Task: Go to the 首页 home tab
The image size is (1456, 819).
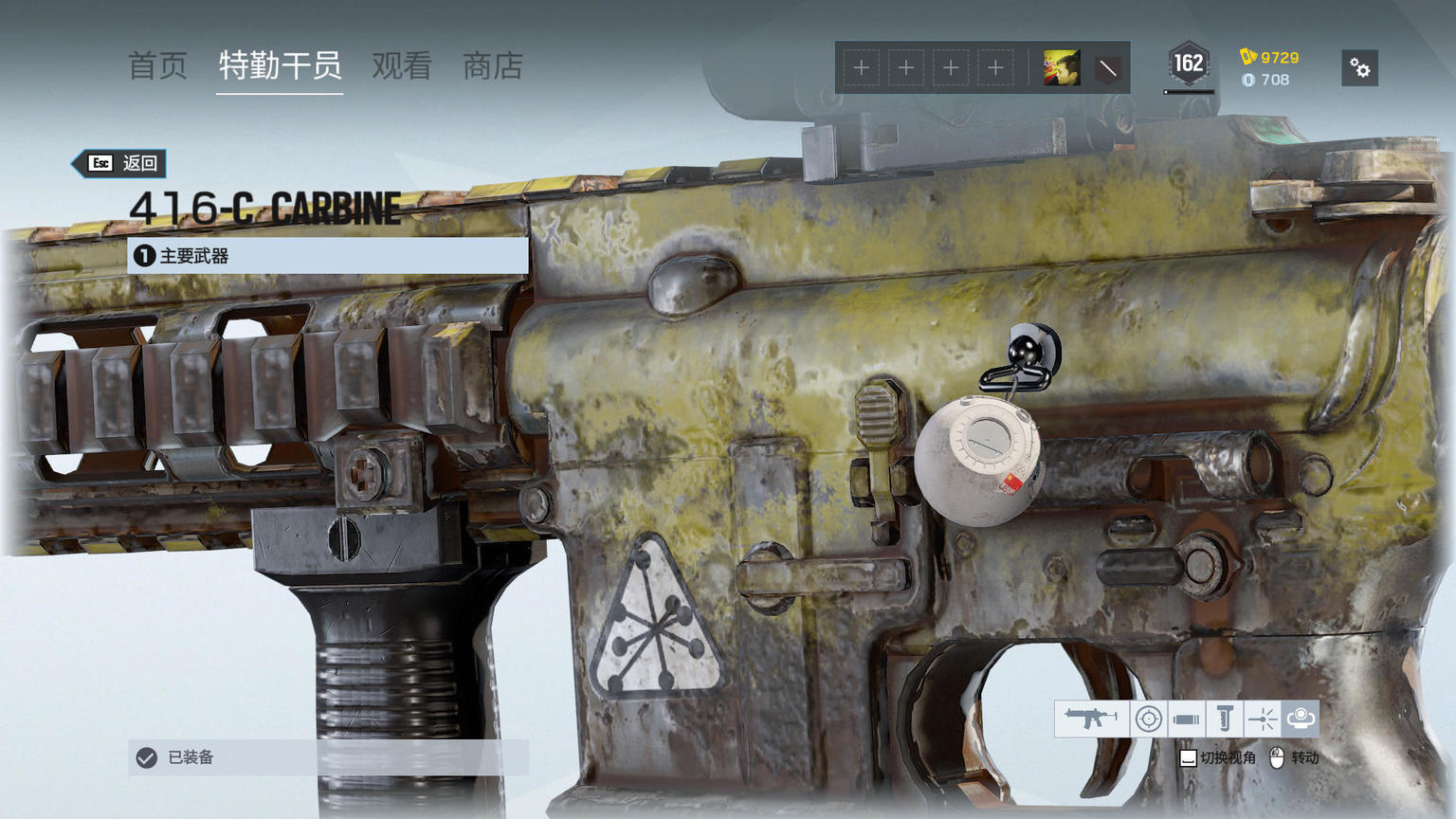Action: pos(157,66)
